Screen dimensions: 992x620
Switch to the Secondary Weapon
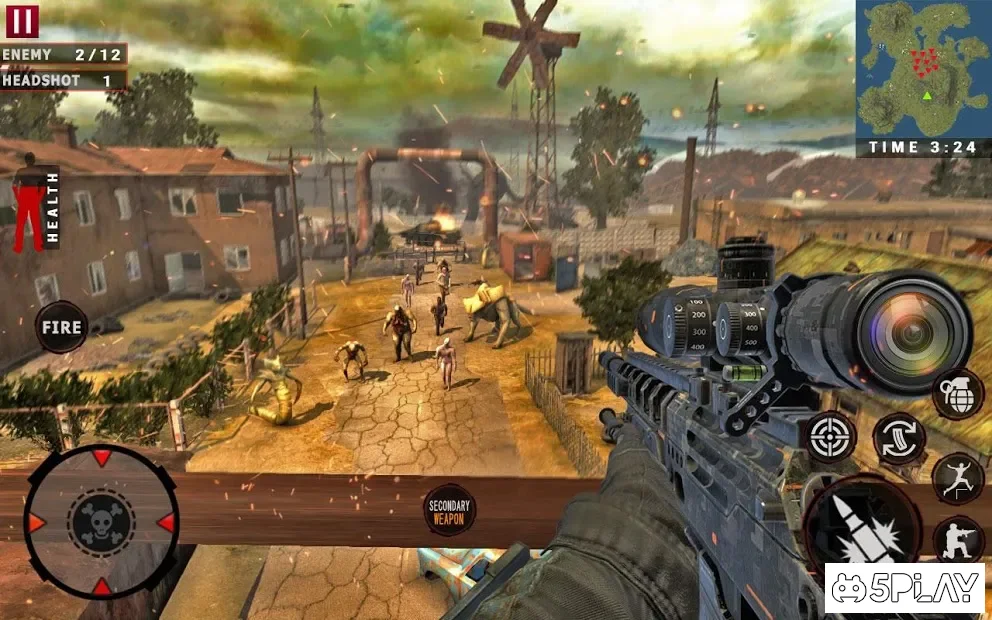point(449,509)
